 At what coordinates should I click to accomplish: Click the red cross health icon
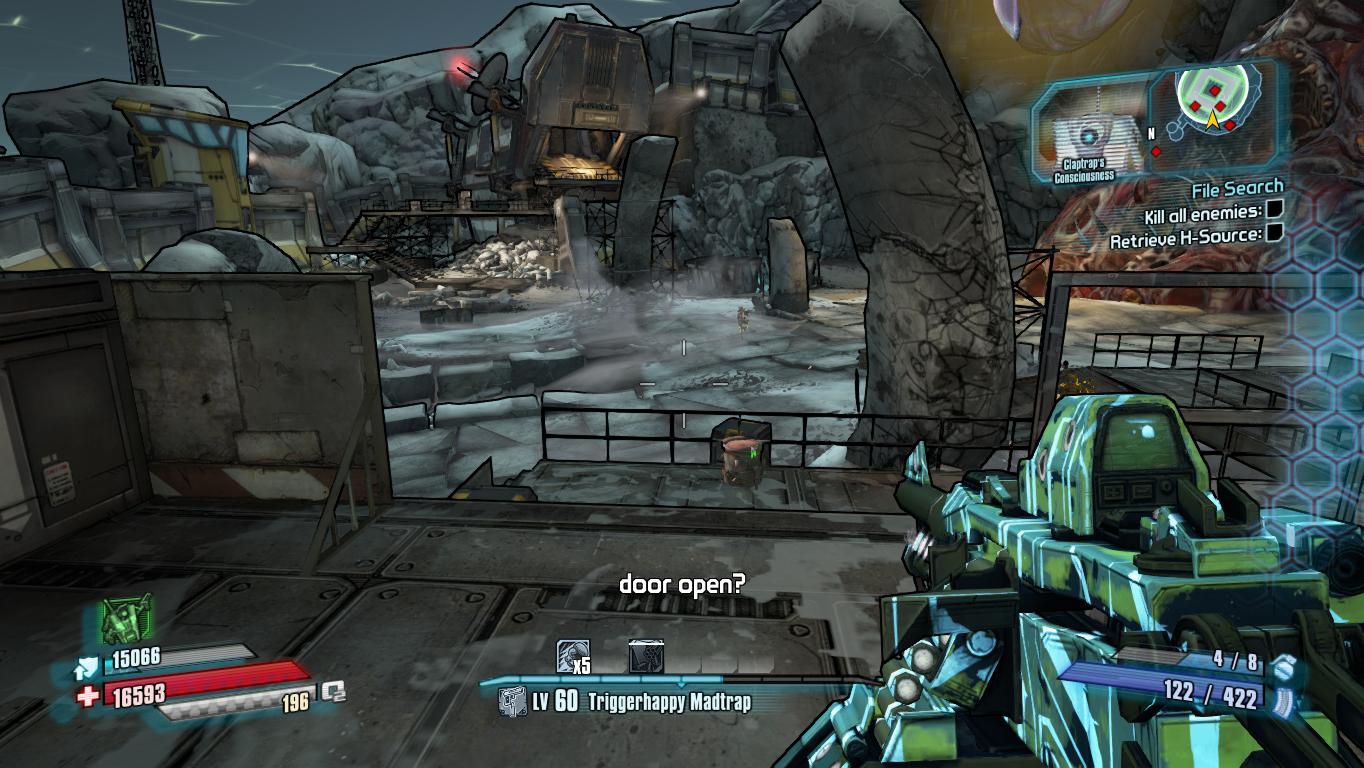pyautogui.click(x=87, y=694)
